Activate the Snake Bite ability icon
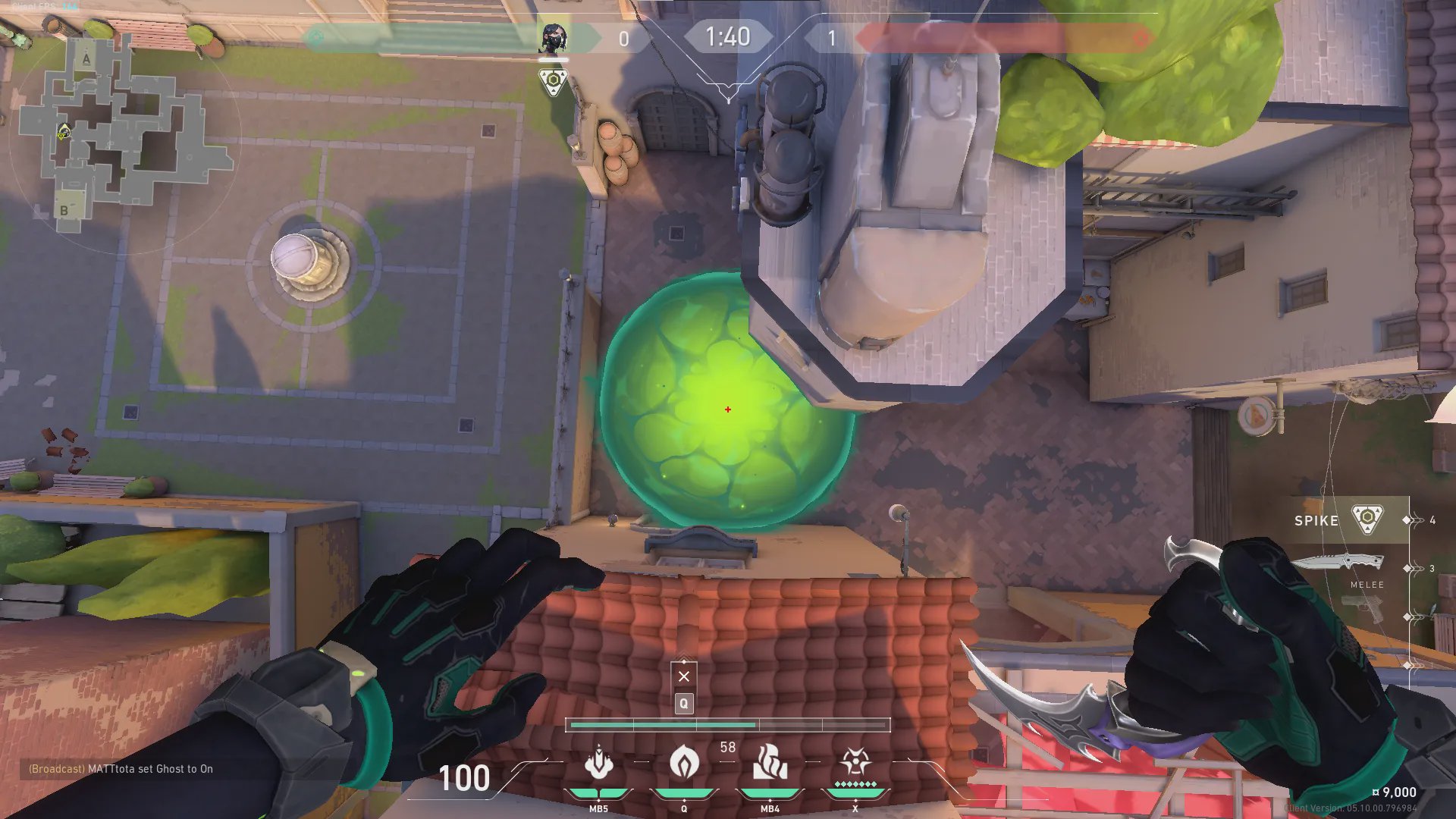The image size is (1456, 819). [x=598, y=763]
